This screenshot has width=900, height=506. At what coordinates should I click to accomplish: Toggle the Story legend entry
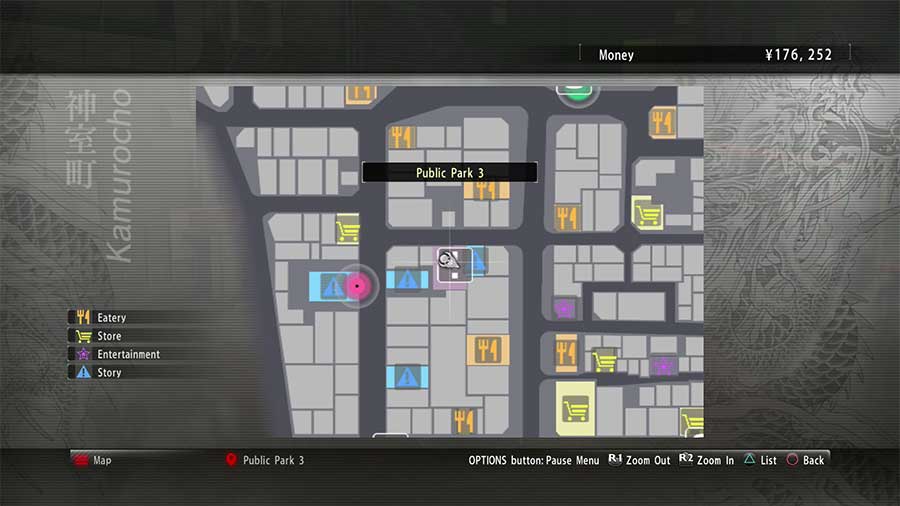point(108,372)
